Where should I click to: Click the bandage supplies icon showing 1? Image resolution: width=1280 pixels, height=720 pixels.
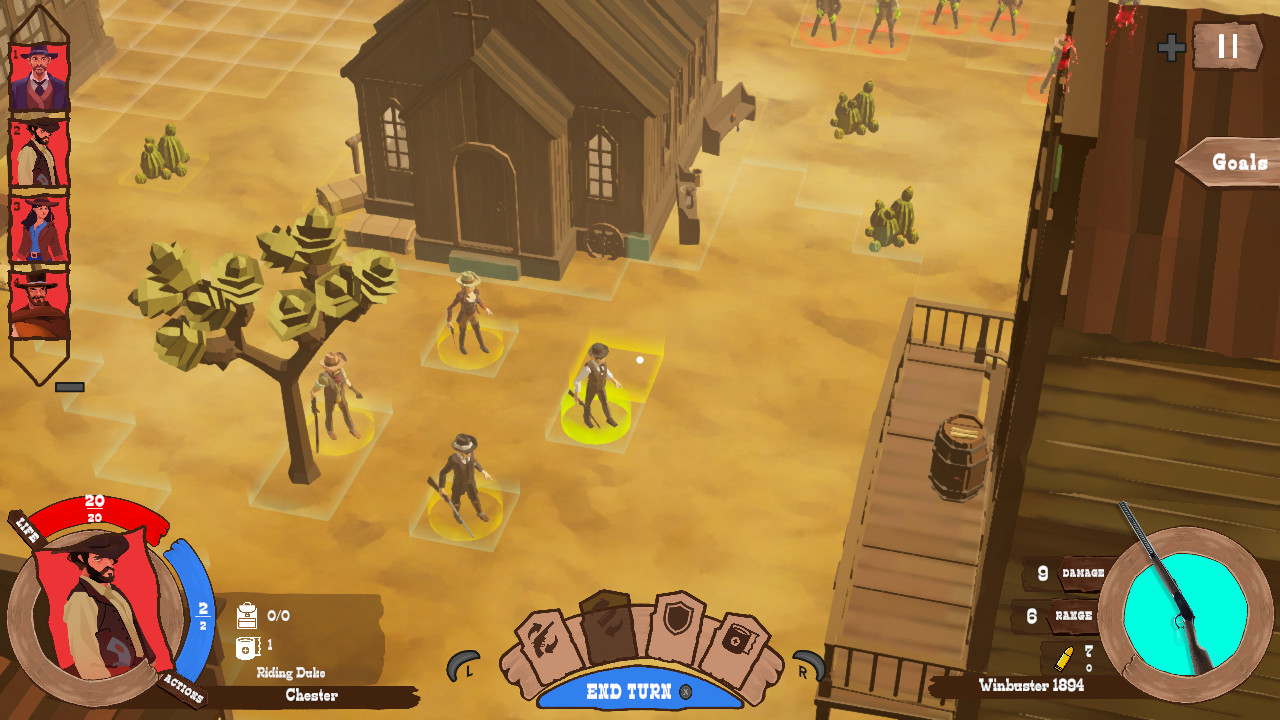[x=246, y=646]
